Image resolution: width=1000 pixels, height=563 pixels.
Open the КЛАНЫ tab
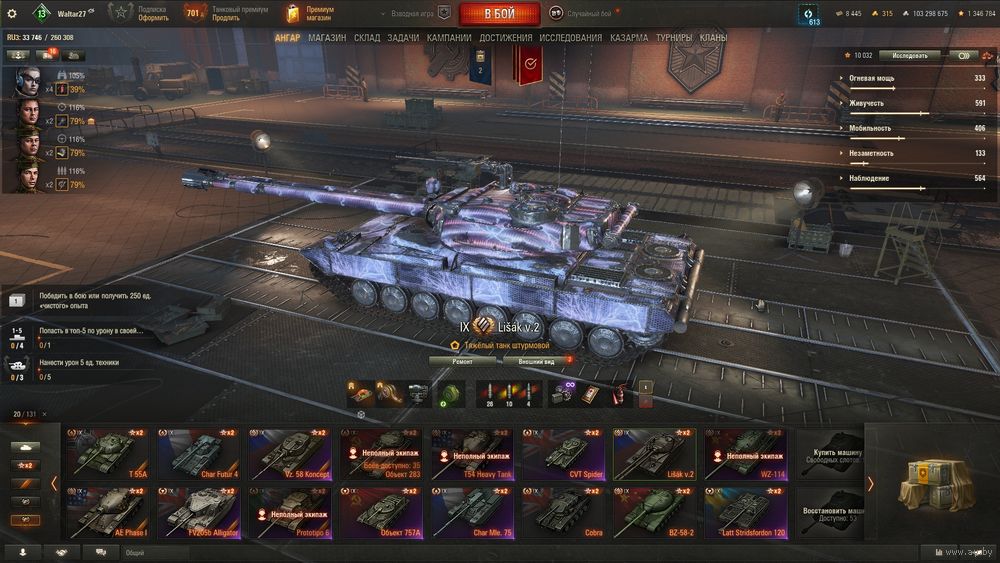(x=713, y=38)
